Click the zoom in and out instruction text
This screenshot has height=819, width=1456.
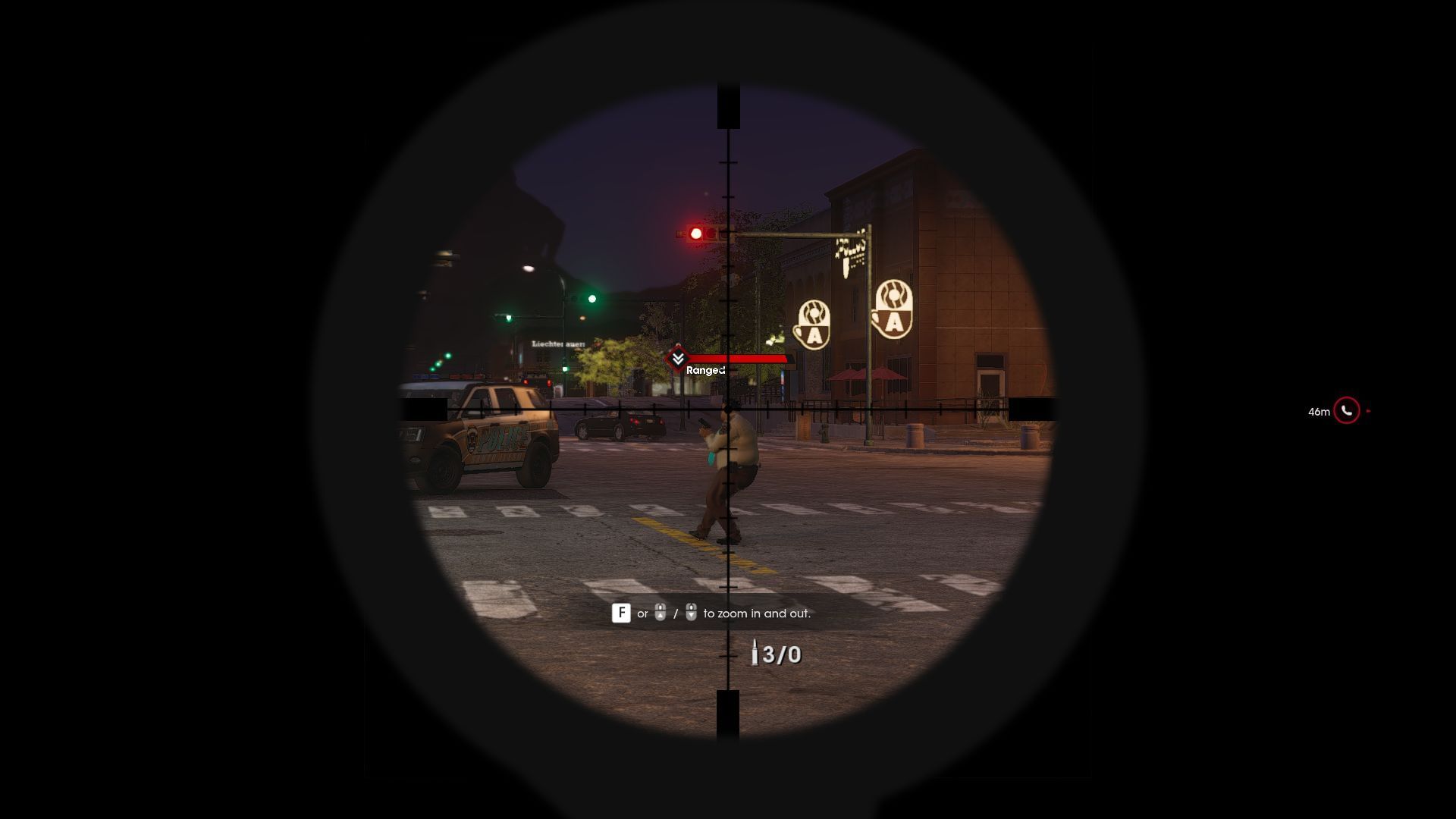pyautogui.click(x=758, y=615)
